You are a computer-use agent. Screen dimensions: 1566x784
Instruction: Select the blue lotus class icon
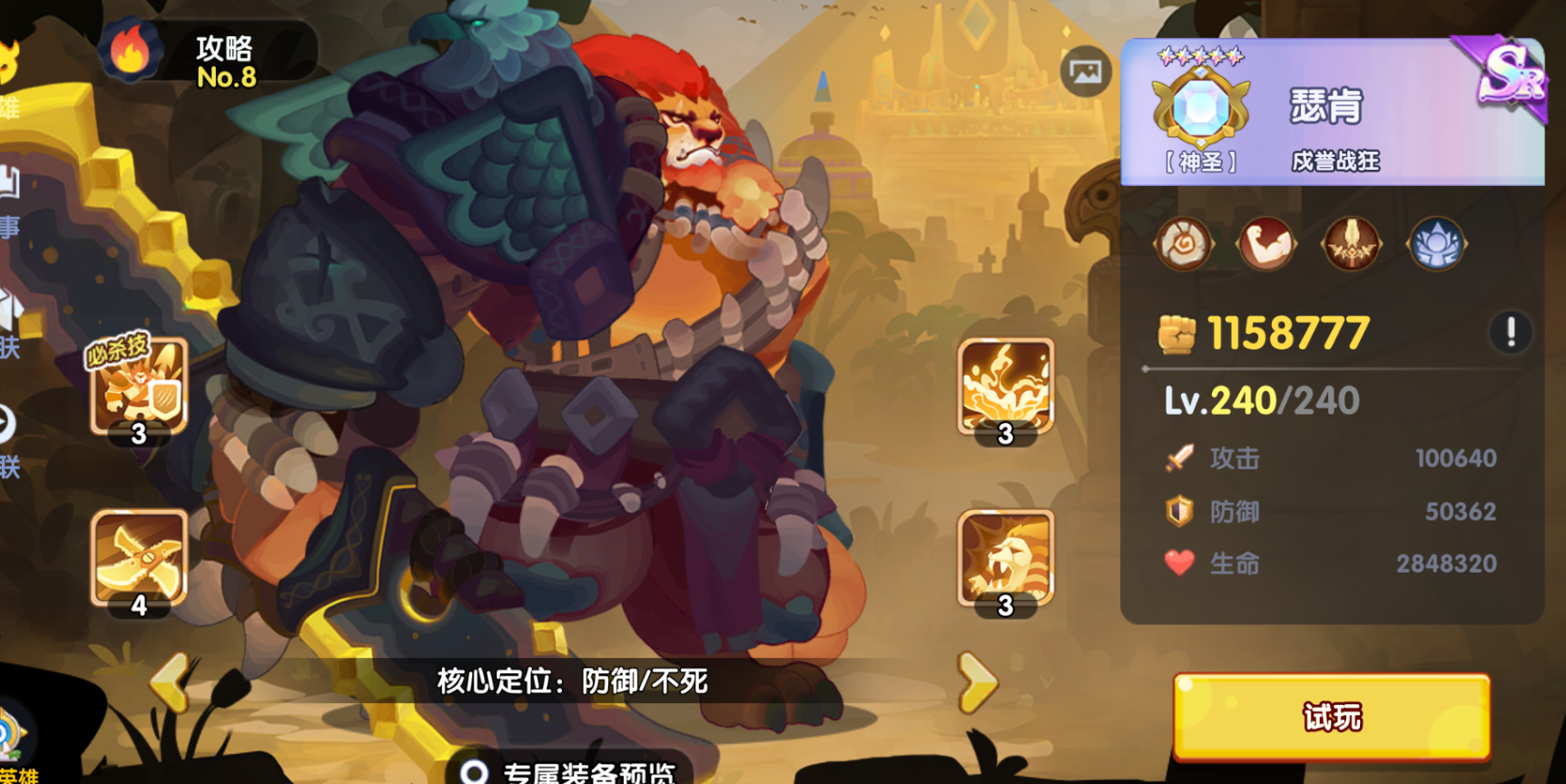click(x=1436, y=243)
